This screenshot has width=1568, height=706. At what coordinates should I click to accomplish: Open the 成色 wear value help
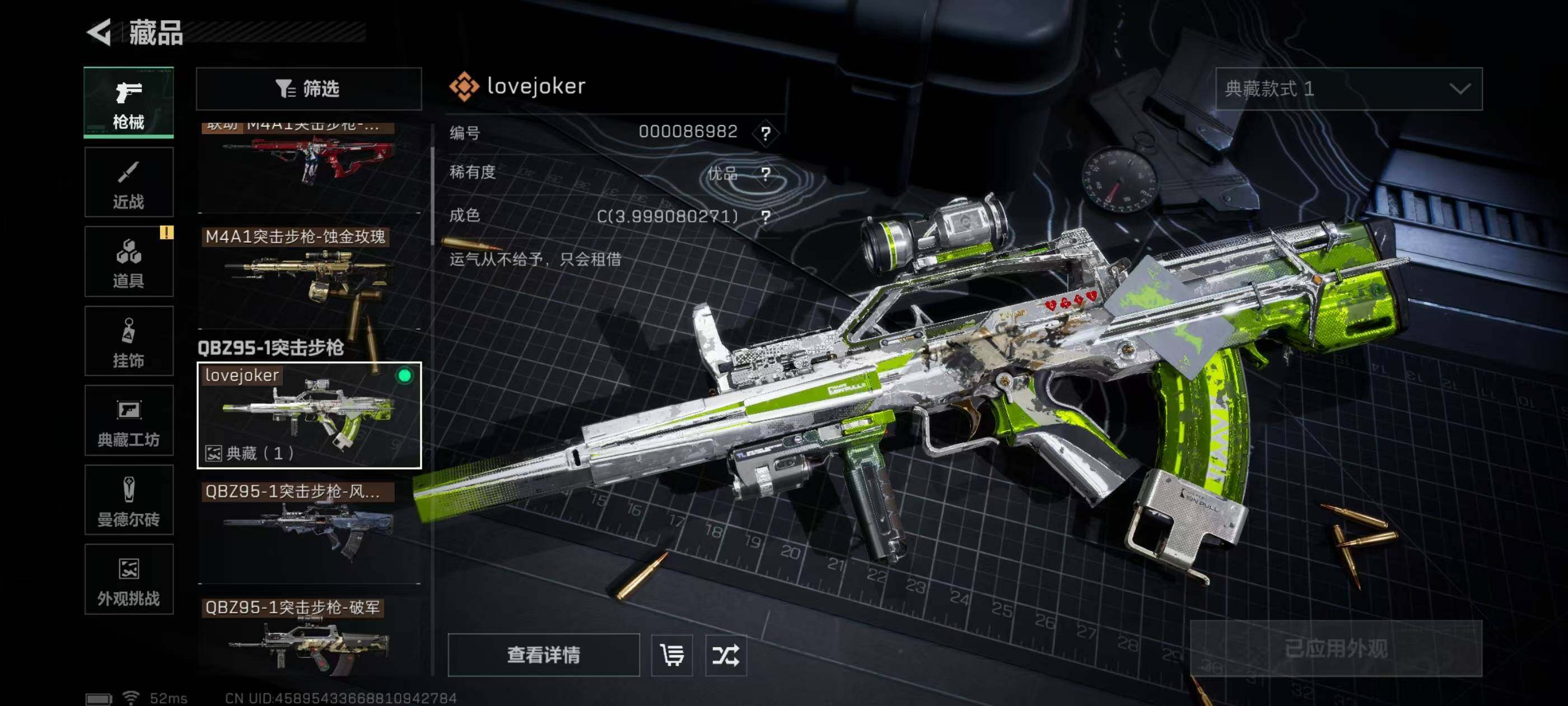pyautogui.click(x=766, y=217)
